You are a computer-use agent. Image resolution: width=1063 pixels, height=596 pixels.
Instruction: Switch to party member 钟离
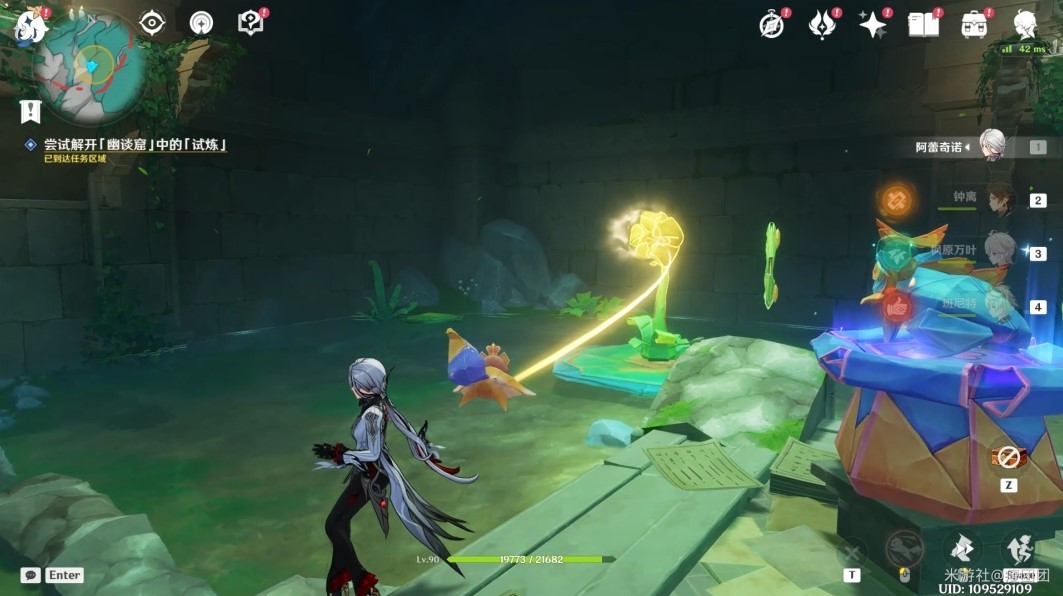click(x=999, y=200)
